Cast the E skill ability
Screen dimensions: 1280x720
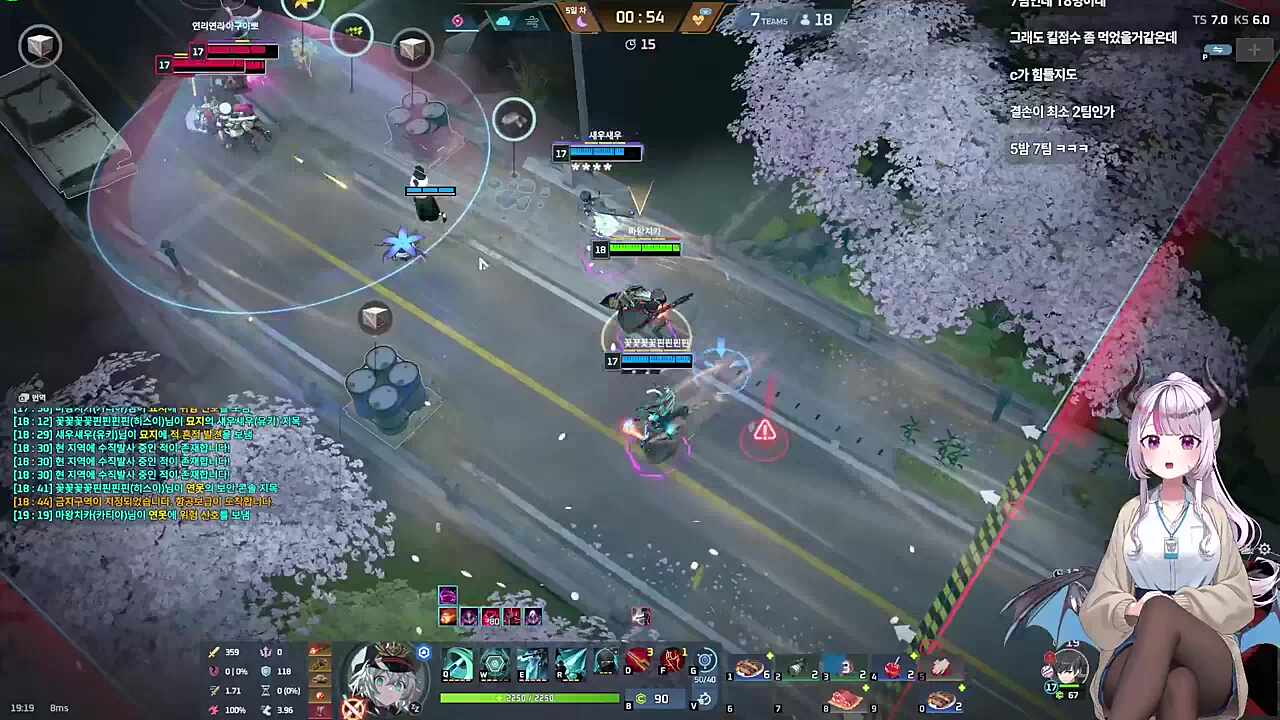coord(531,663)
